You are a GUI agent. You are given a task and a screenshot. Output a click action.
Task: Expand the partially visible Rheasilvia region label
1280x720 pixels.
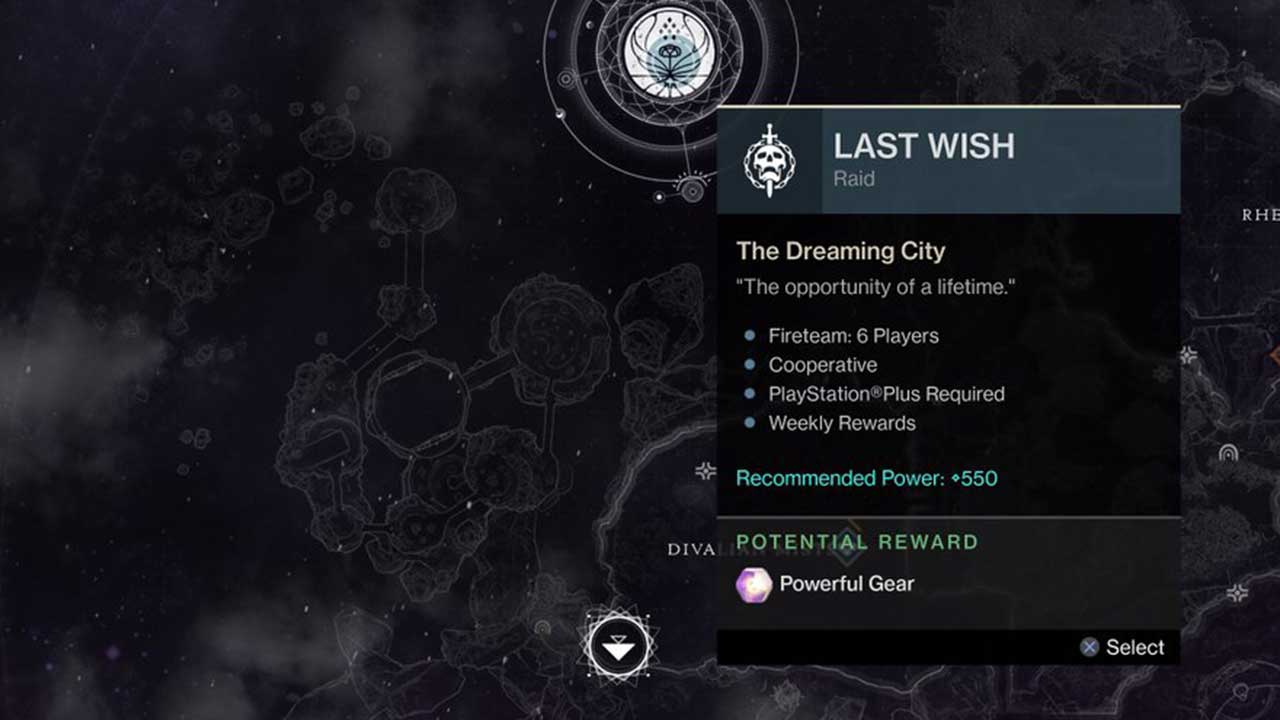click(1258, 213)
